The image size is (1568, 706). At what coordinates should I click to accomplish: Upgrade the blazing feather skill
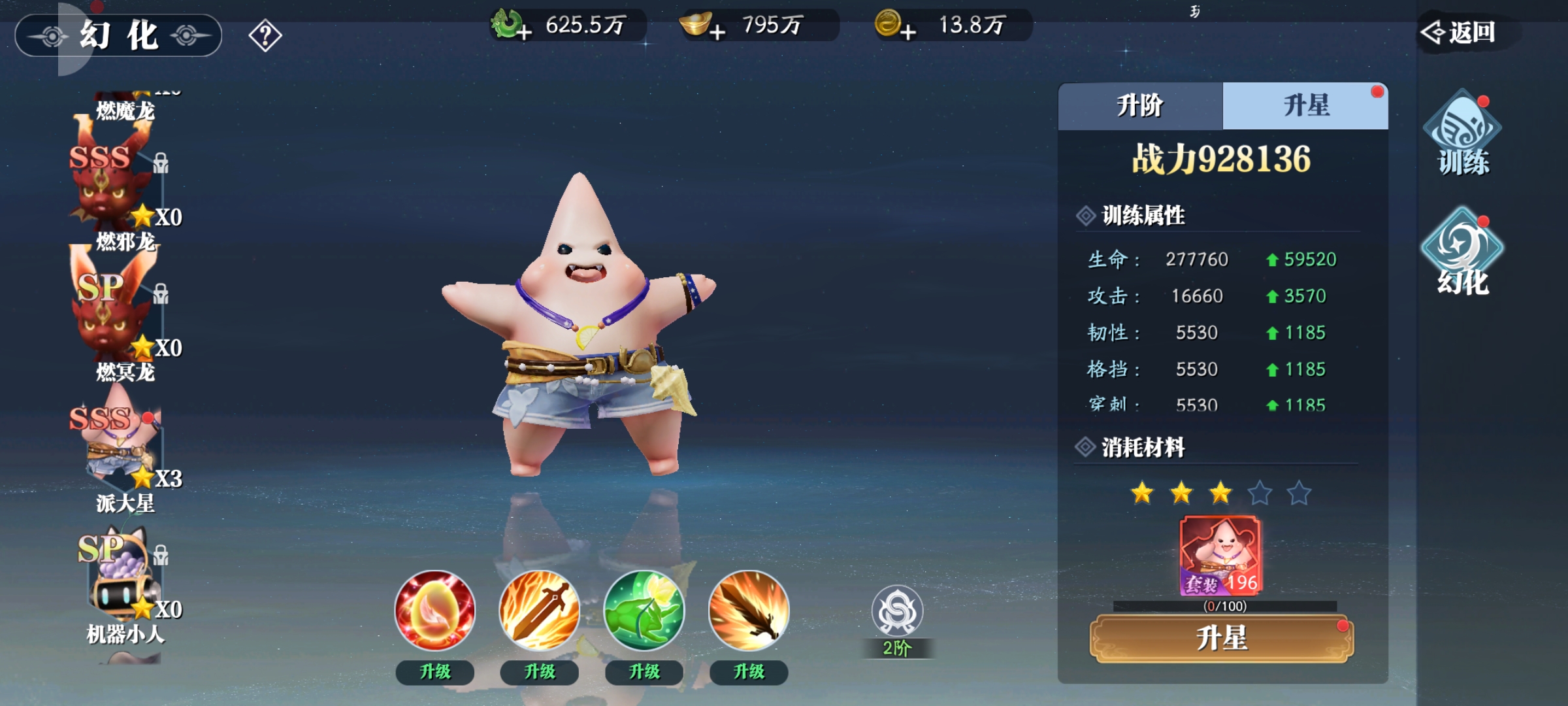pyautogui.click(x=749, y=672)
